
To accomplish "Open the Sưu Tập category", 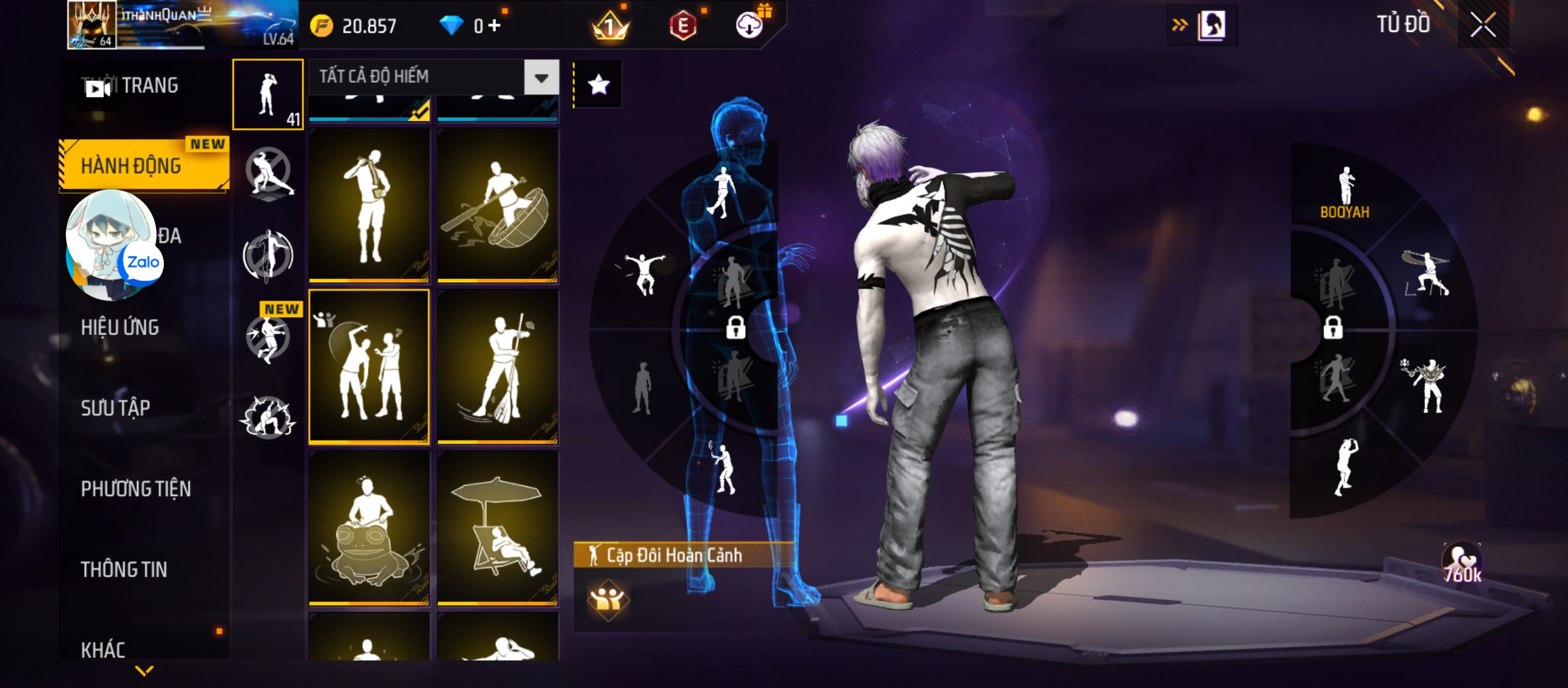I will click(115, 408).
